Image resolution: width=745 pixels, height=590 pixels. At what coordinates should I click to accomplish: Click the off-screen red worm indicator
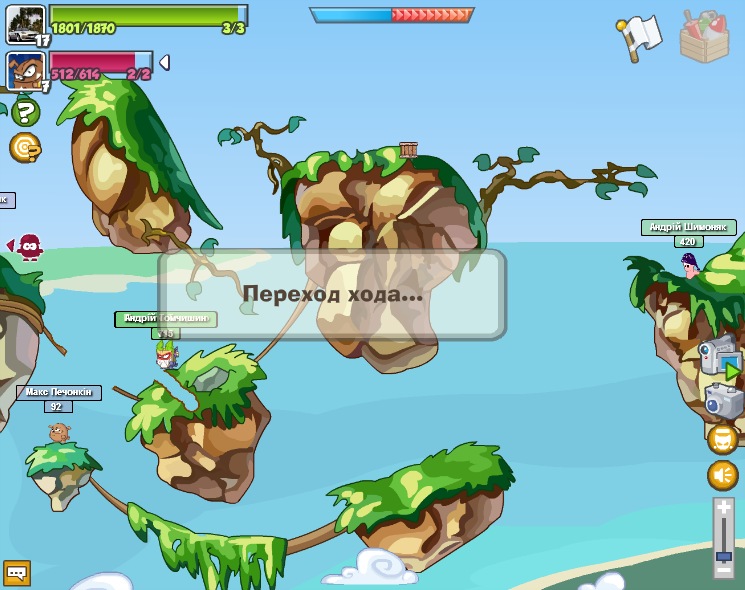pyautogui.click(x=28, y=245)
